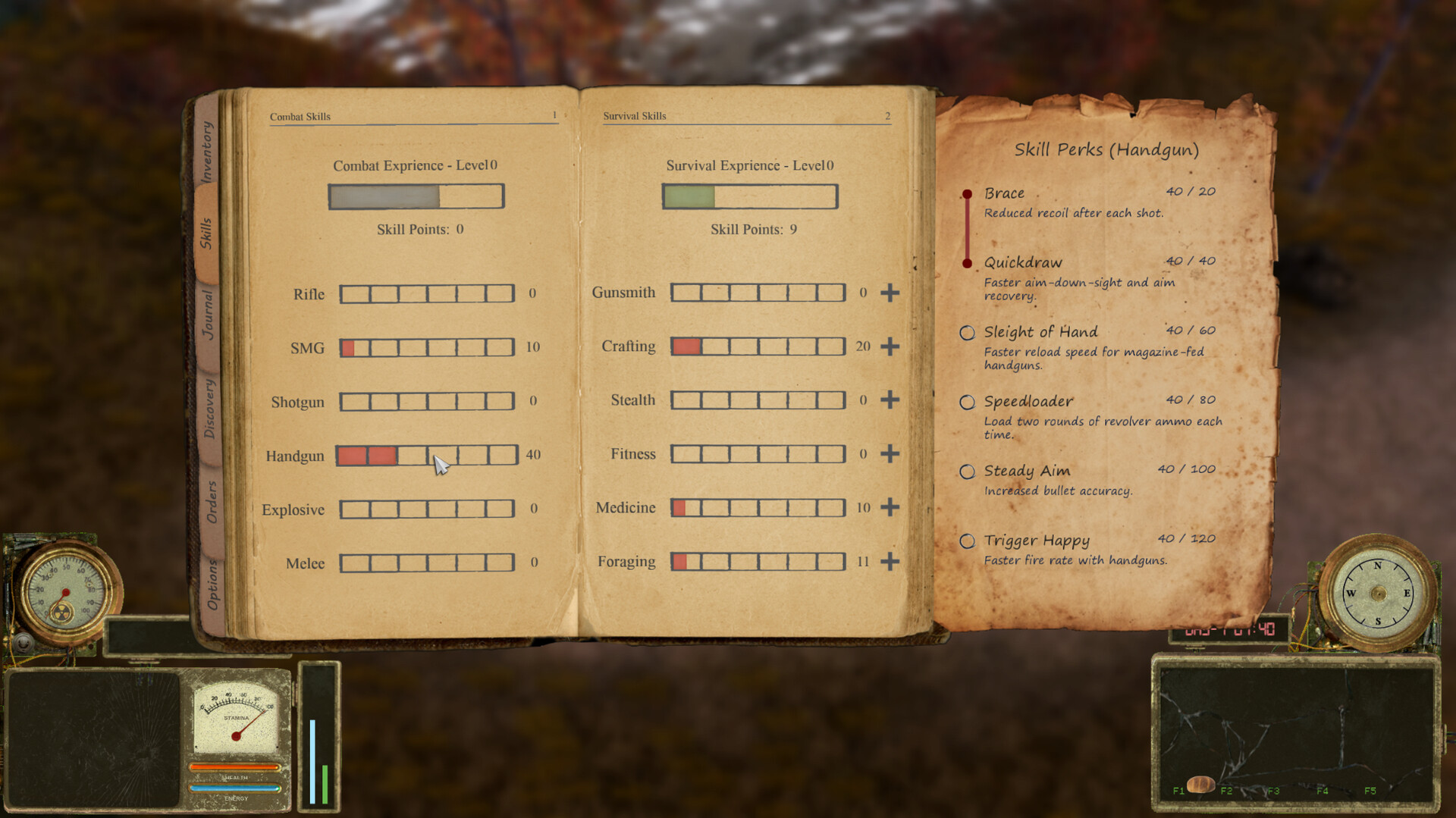Add a skill point to Gunsmith
The image size is (1456, 818).
(x=890, y=293)
